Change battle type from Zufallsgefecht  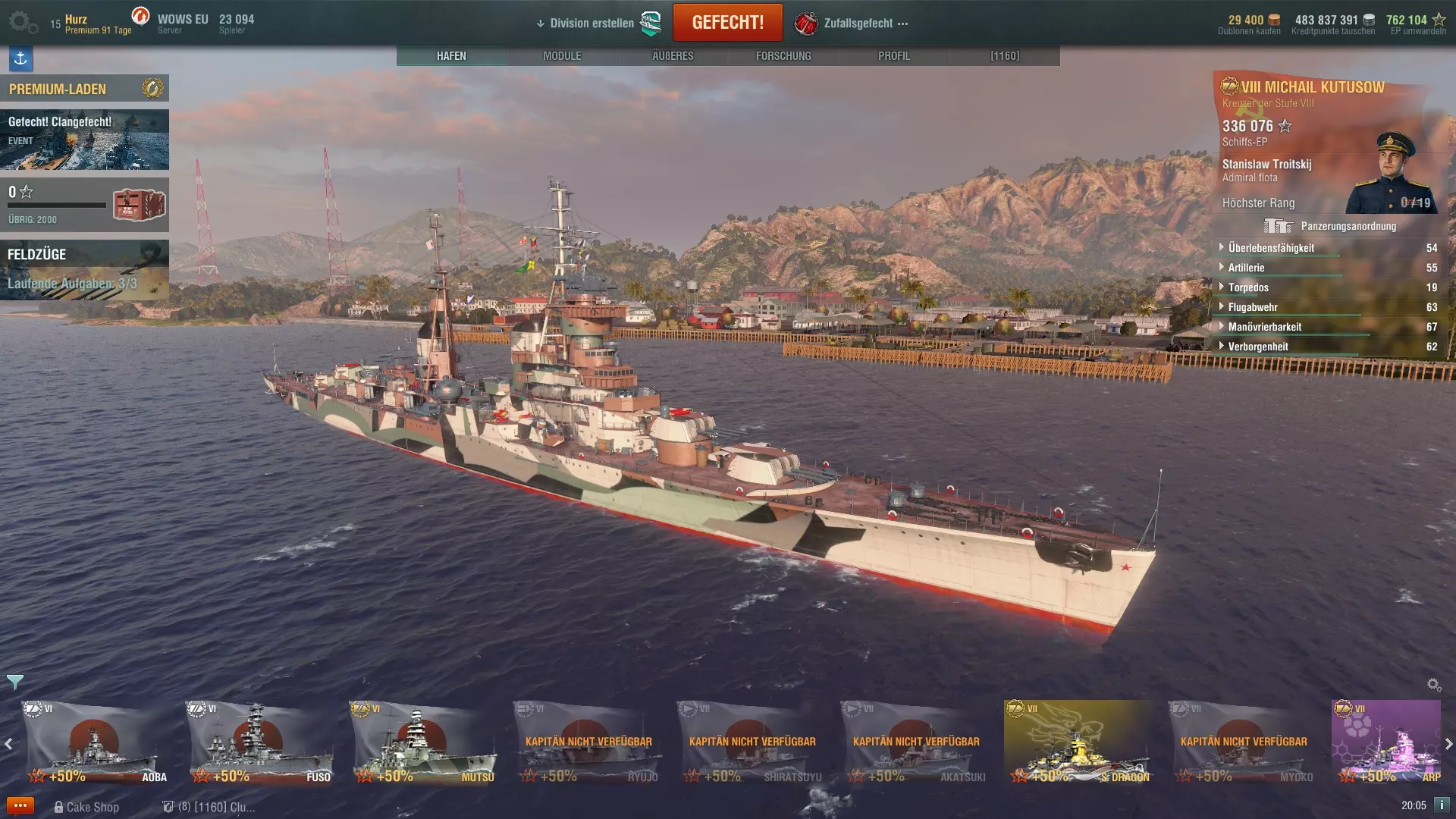858,24
